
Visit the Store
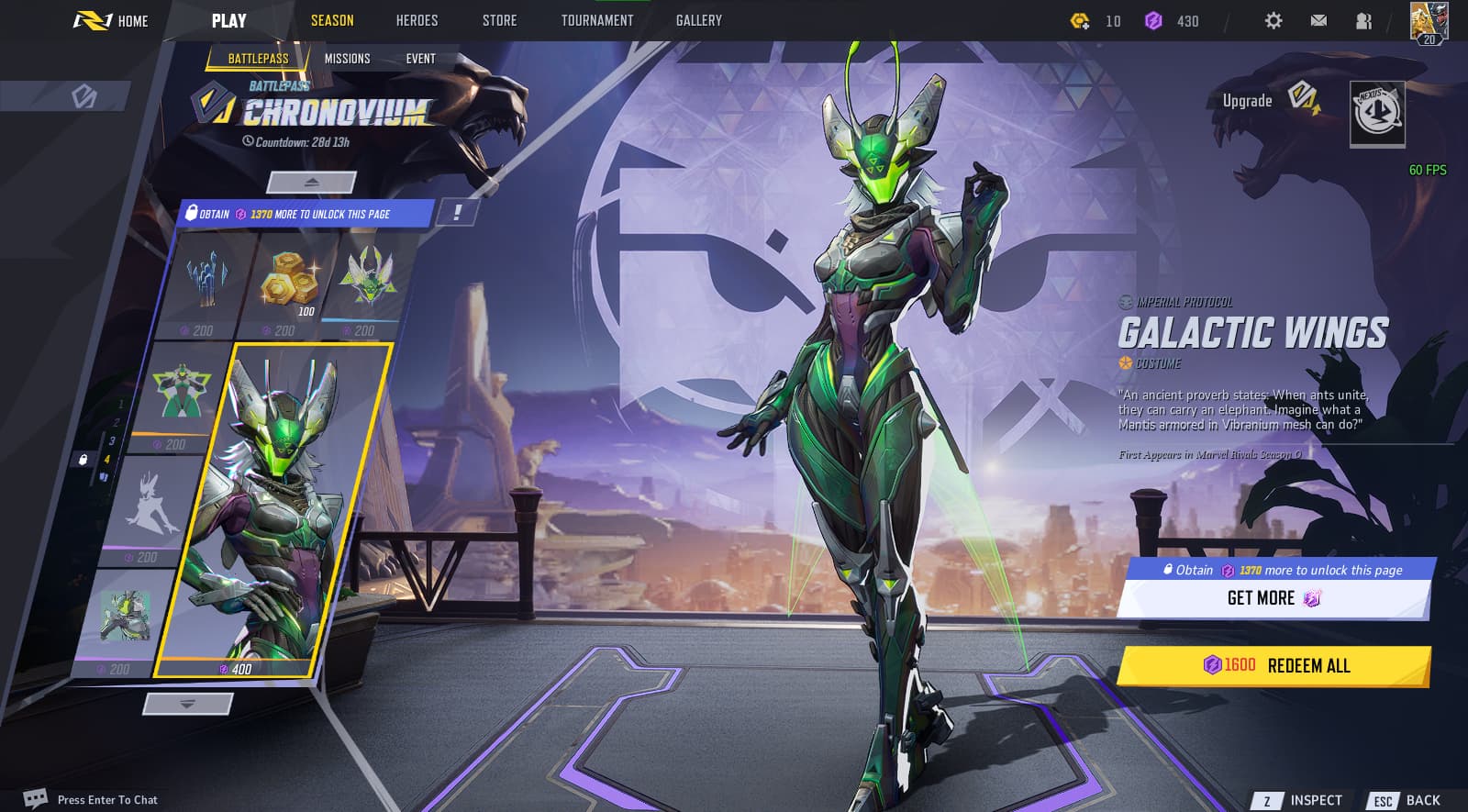click(499, 20)
